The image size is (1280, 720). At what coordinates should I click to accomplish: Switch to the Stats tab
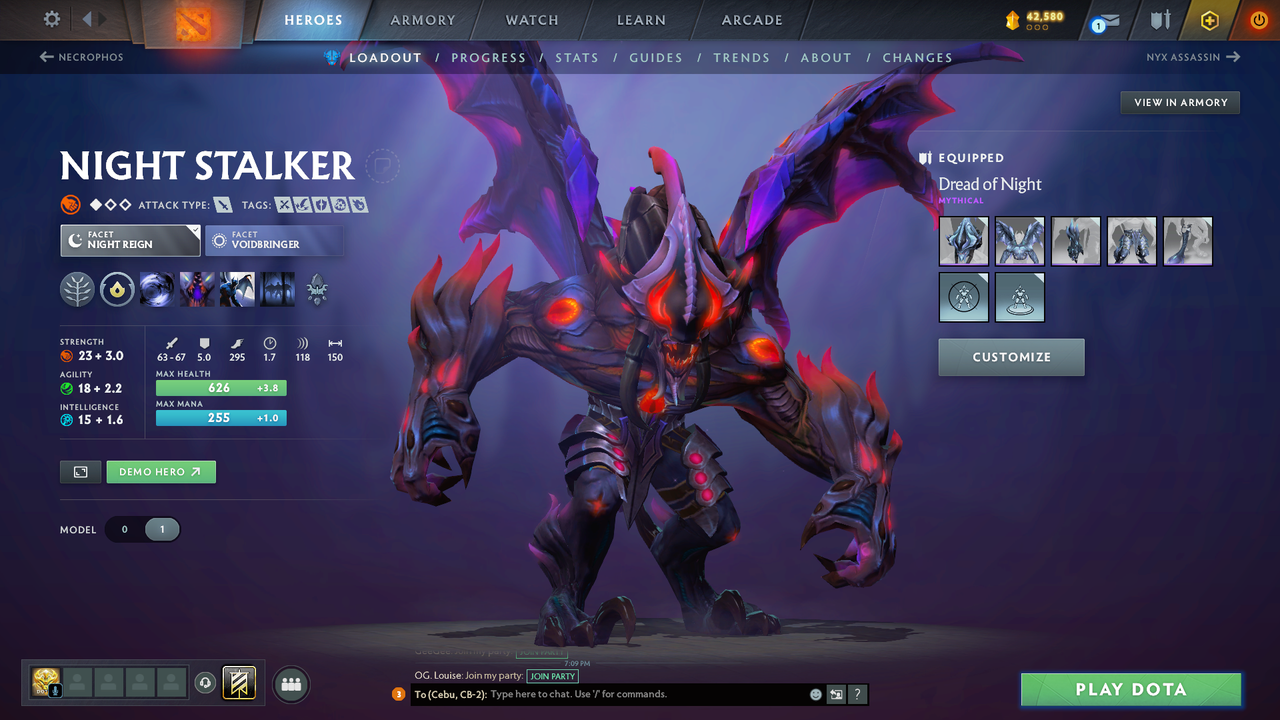[577, 57]
